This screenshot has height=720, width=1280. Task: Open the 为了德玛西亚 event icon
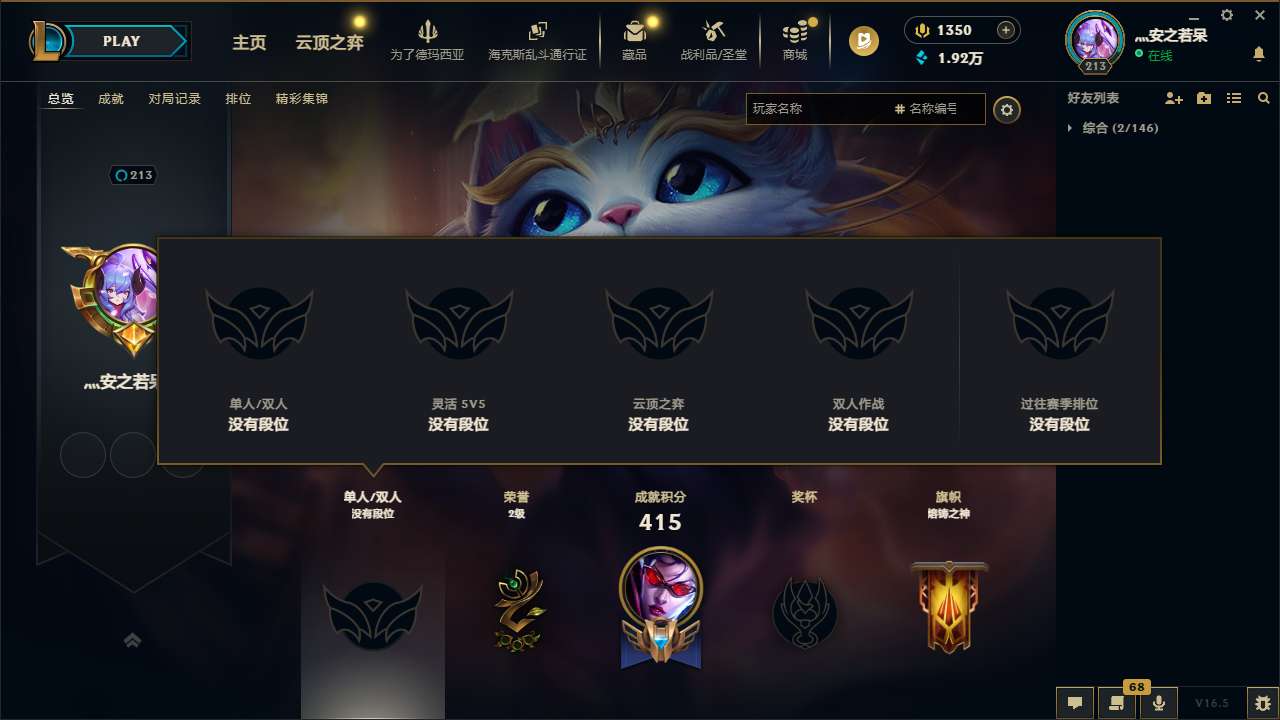pos(429,38)
